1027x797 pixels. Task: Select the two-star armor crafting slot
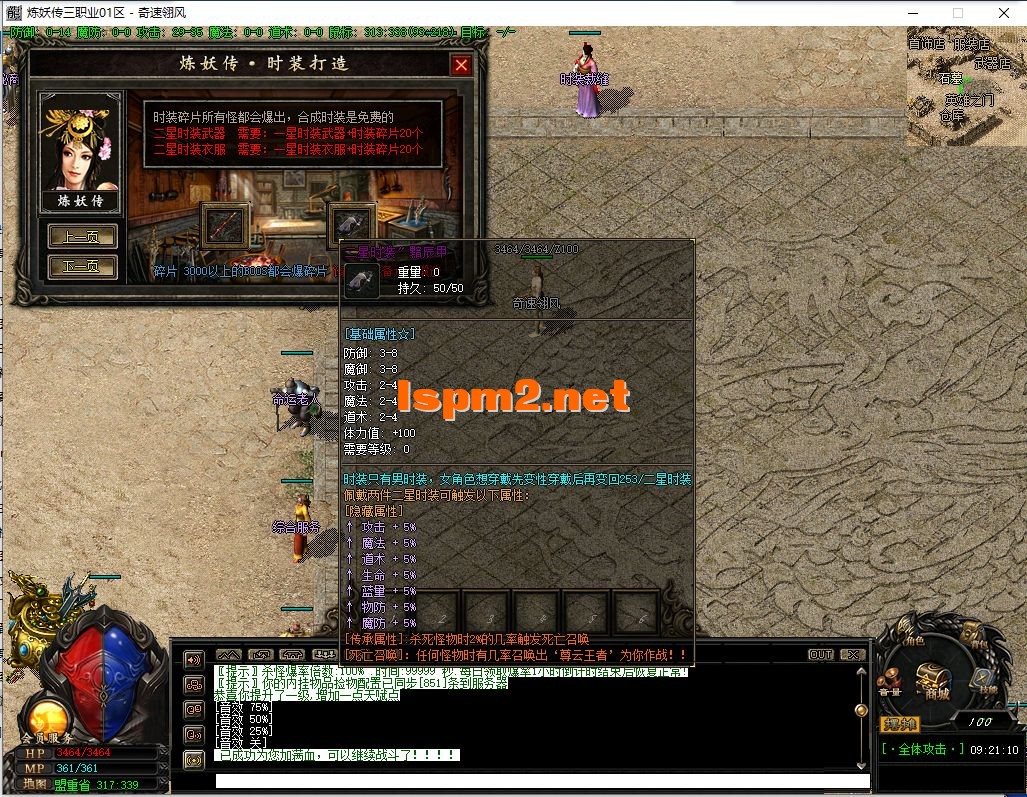point(352,225)
